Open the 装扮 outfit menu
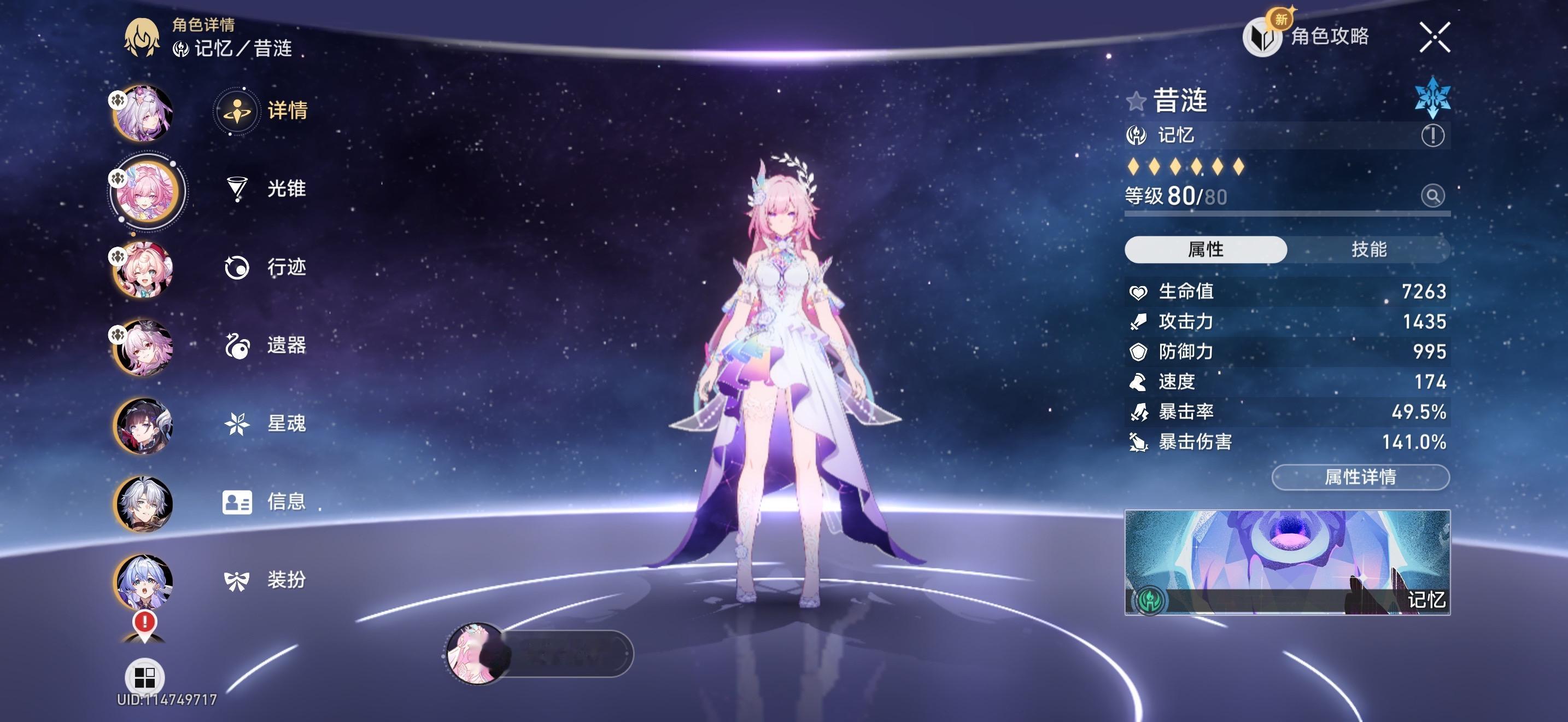Viewport: 1568px width, 722px height. click(x=265, y=580)
